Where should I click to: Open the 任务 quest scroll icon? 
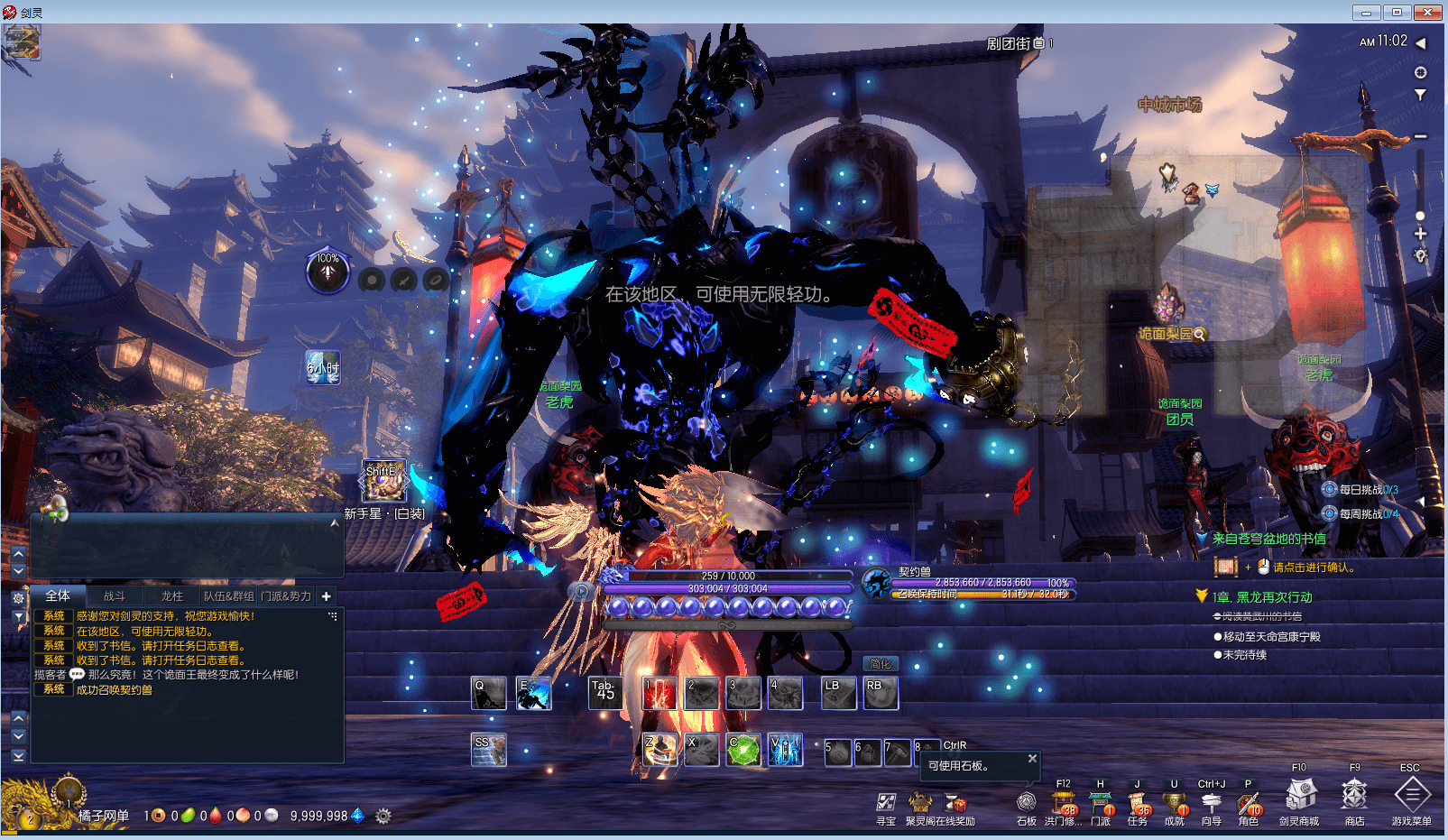click(x=1138, y=803)
